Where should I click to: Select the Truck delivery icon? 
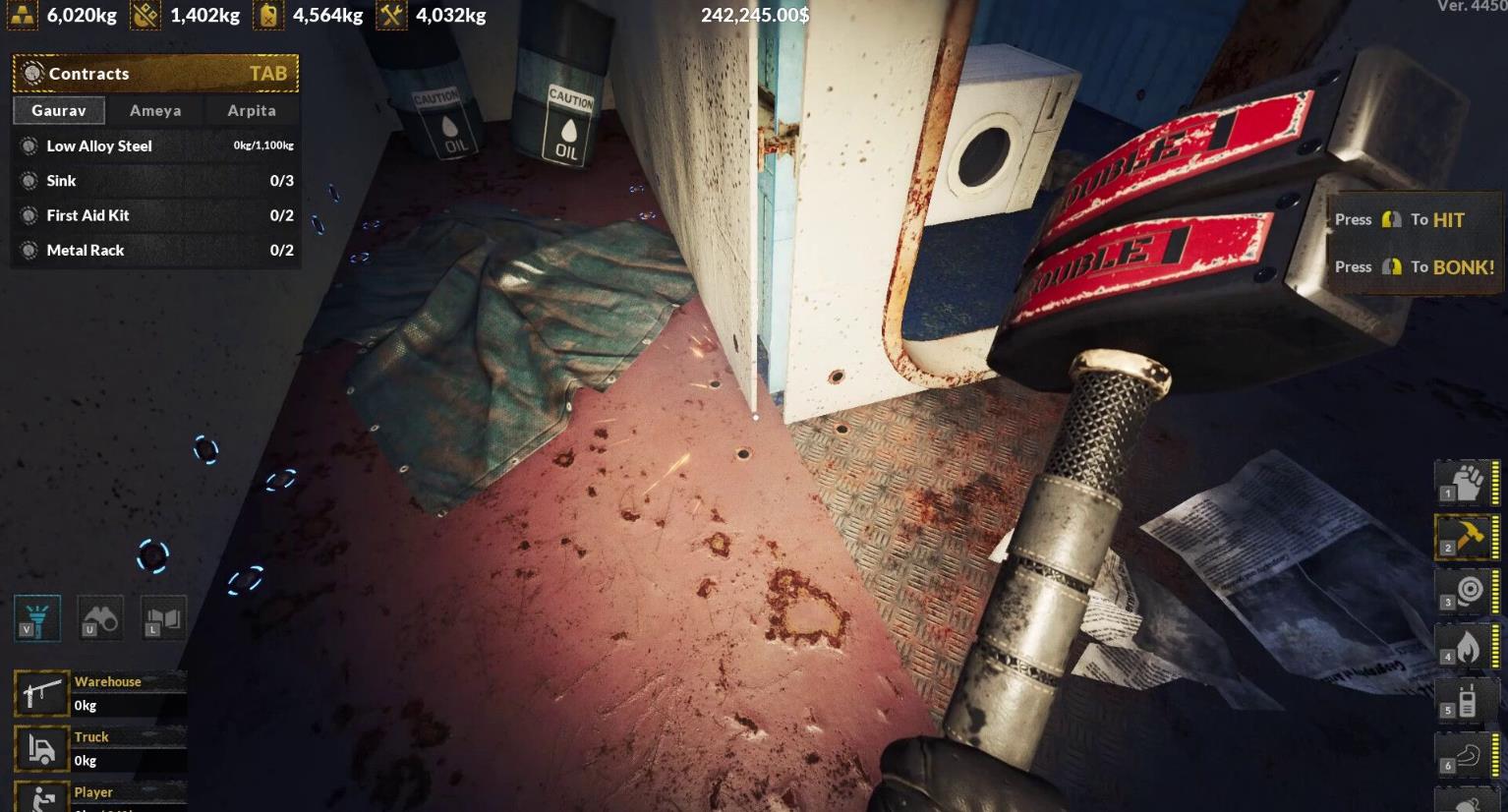pyautogui.click(x=40, y=747)
